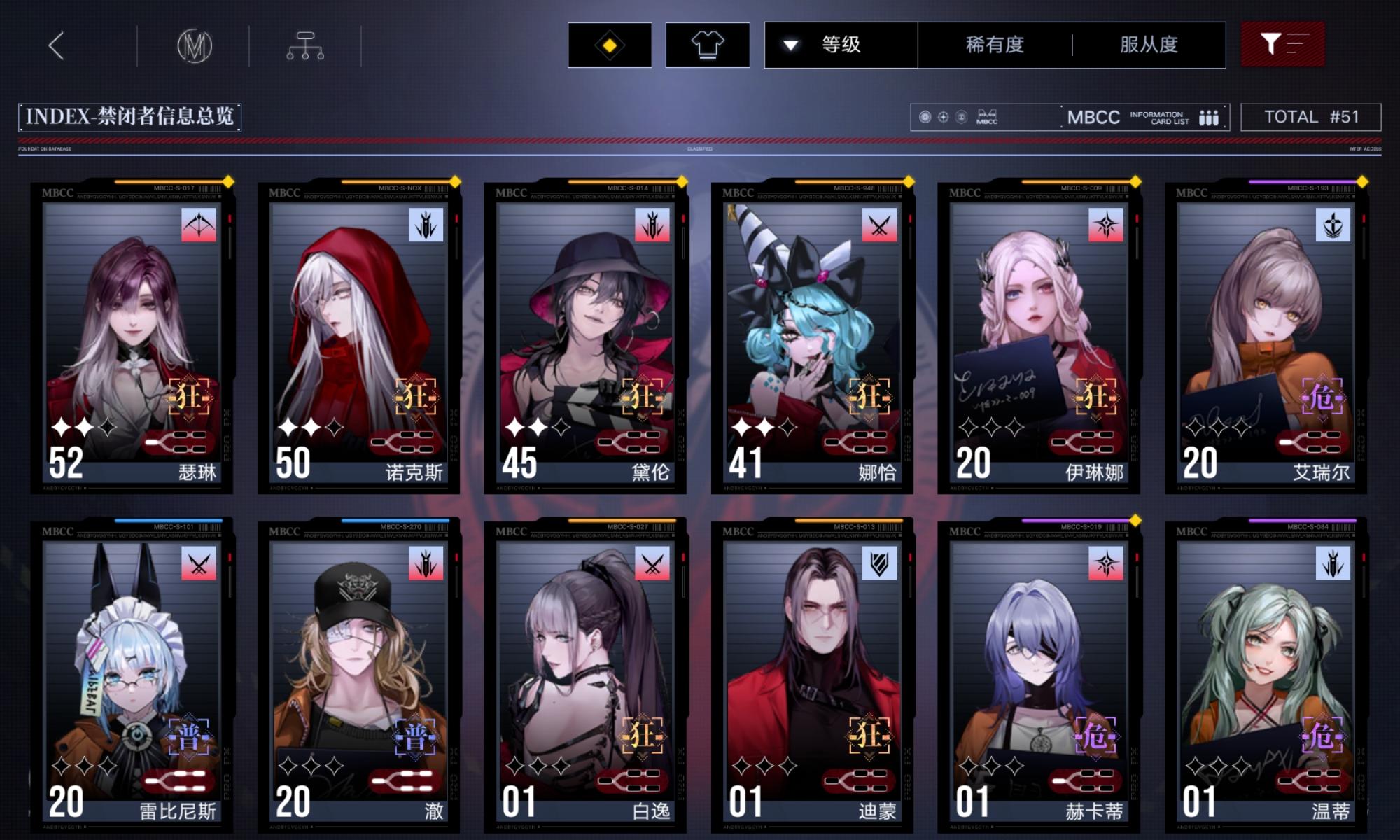Open the 等级 sort dropdown

(x=841, y=43)
